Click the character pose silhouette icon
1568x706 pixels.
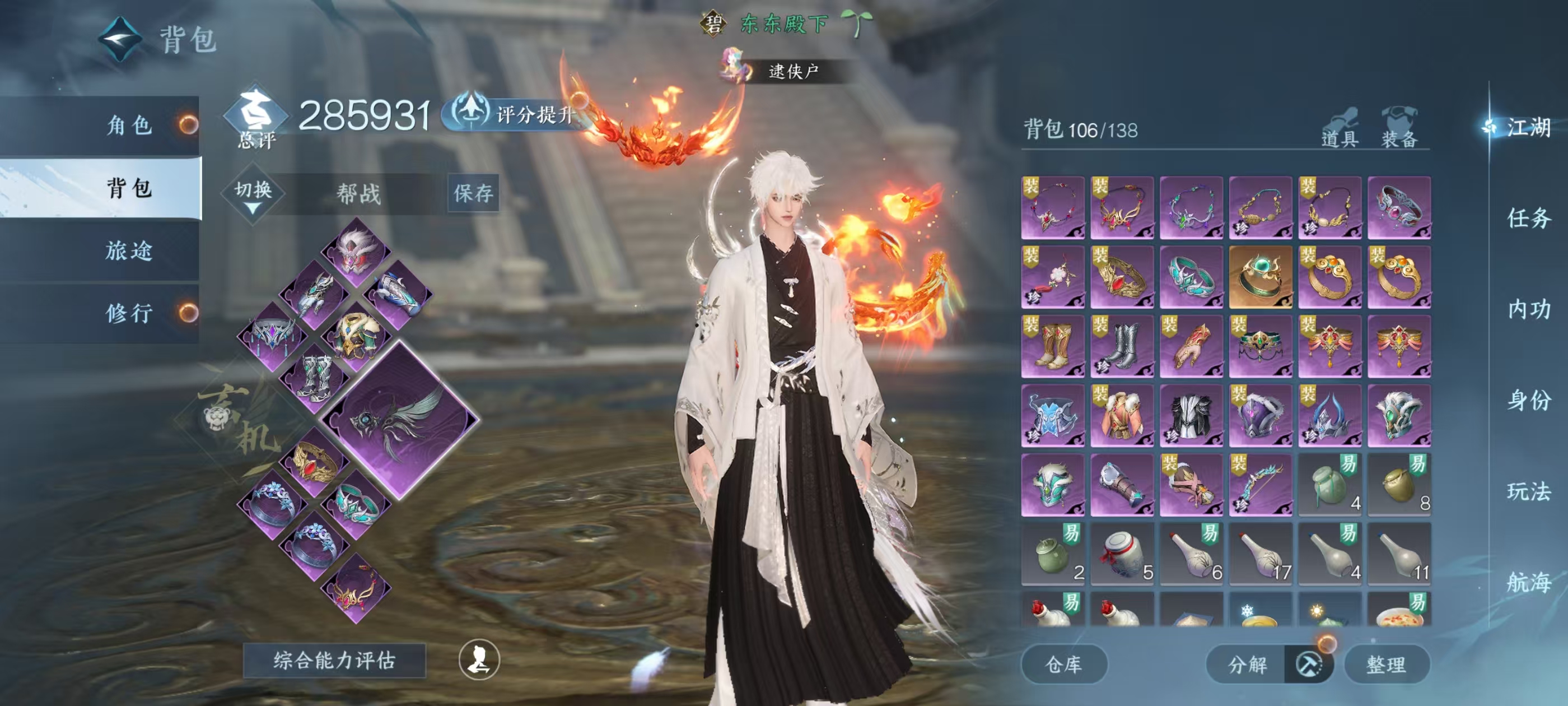coord(479,659)
